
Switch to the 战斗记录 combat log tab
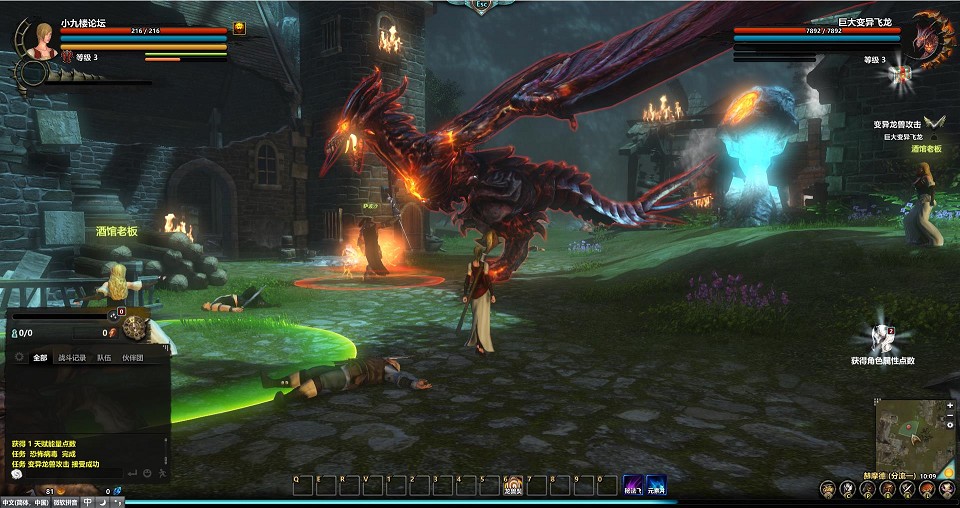[x=72, y=357]
